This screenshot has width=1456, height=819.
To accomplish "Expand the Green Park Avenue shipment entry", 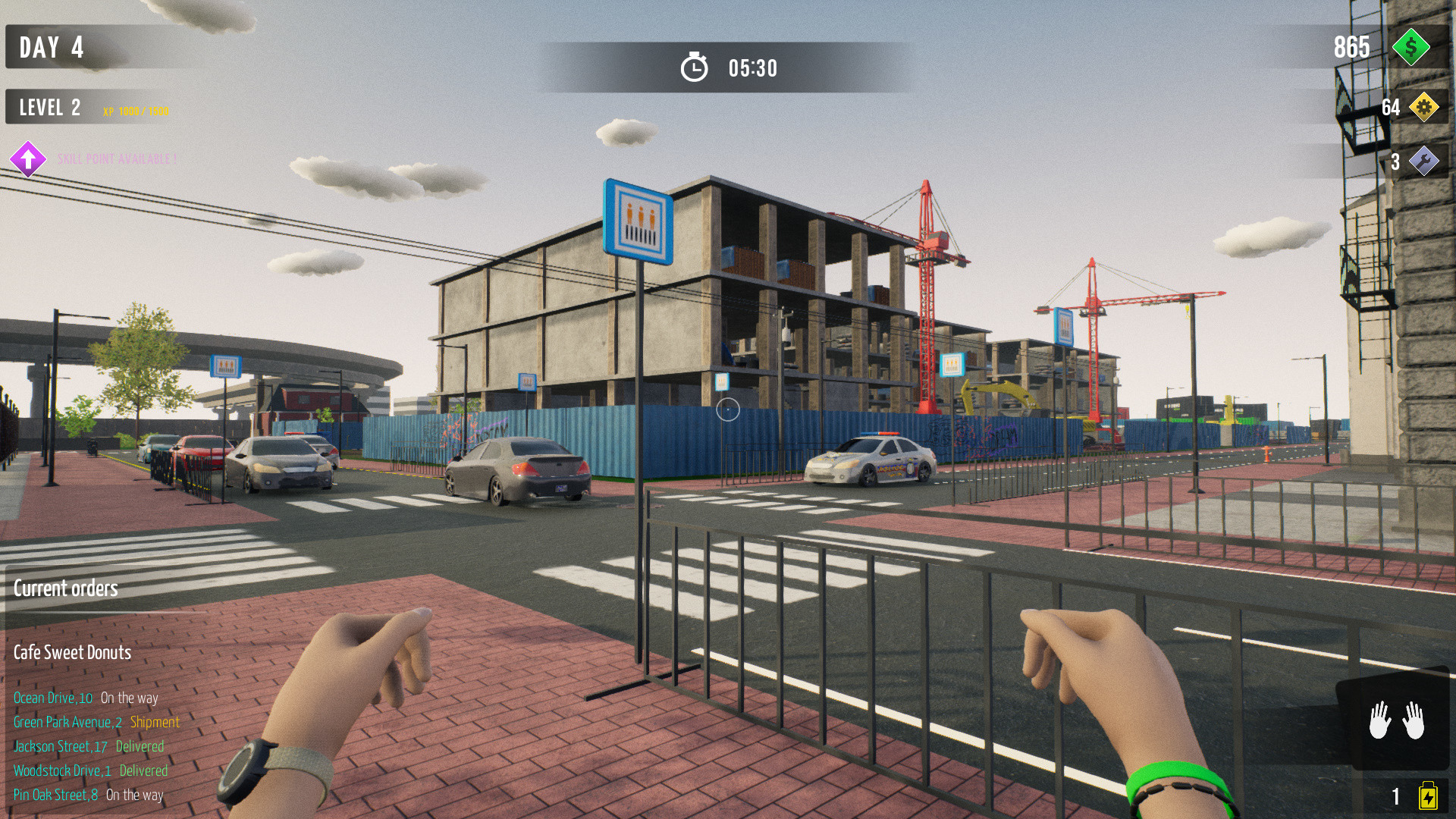I will pos(96,722).
